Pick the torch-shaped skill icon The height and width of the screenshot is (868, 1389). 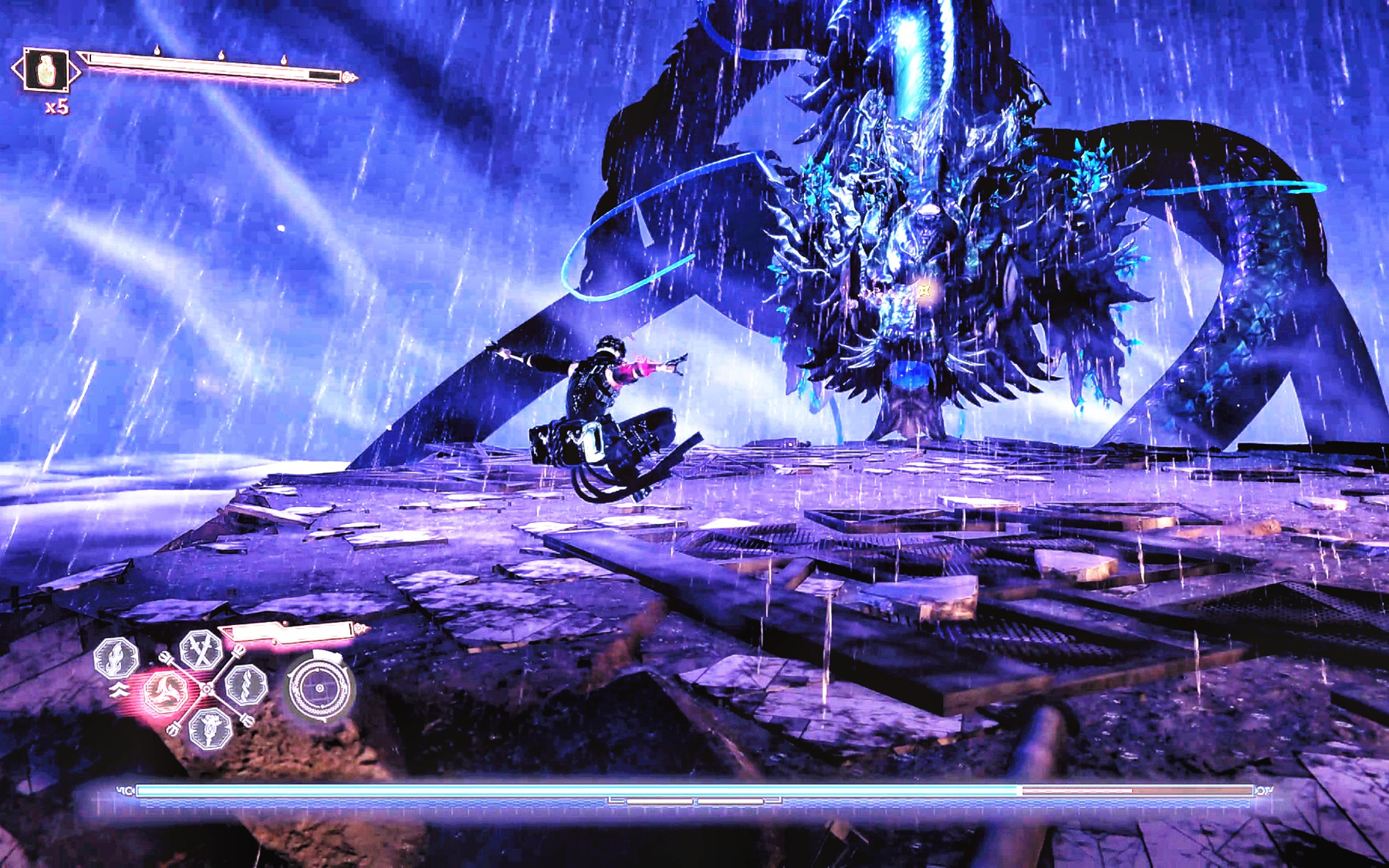(208, 727)
